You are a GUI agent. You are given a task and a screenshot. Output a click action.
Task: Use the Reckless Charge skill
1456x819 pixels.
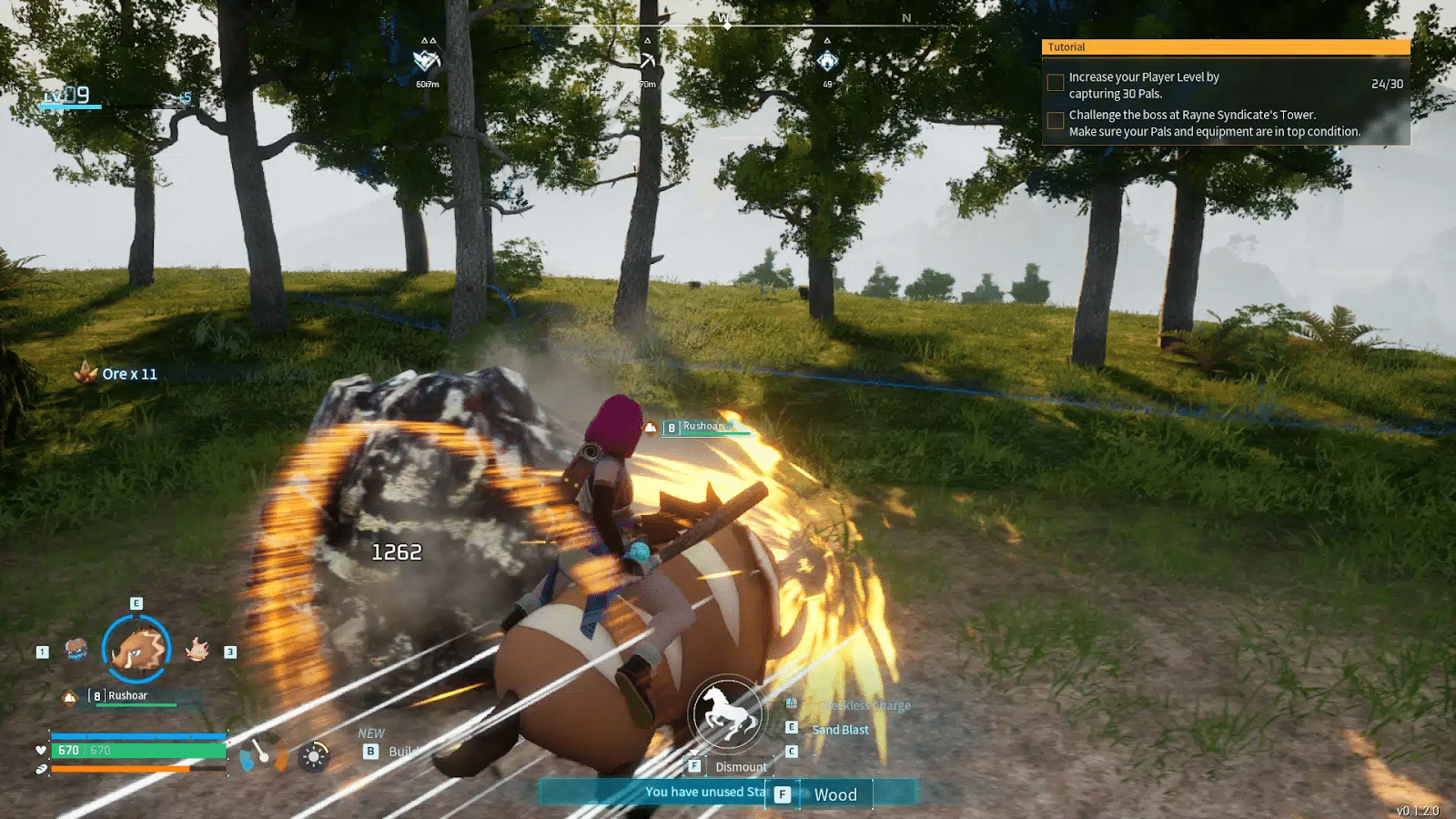pyautogui.click(x=866, y=706)
